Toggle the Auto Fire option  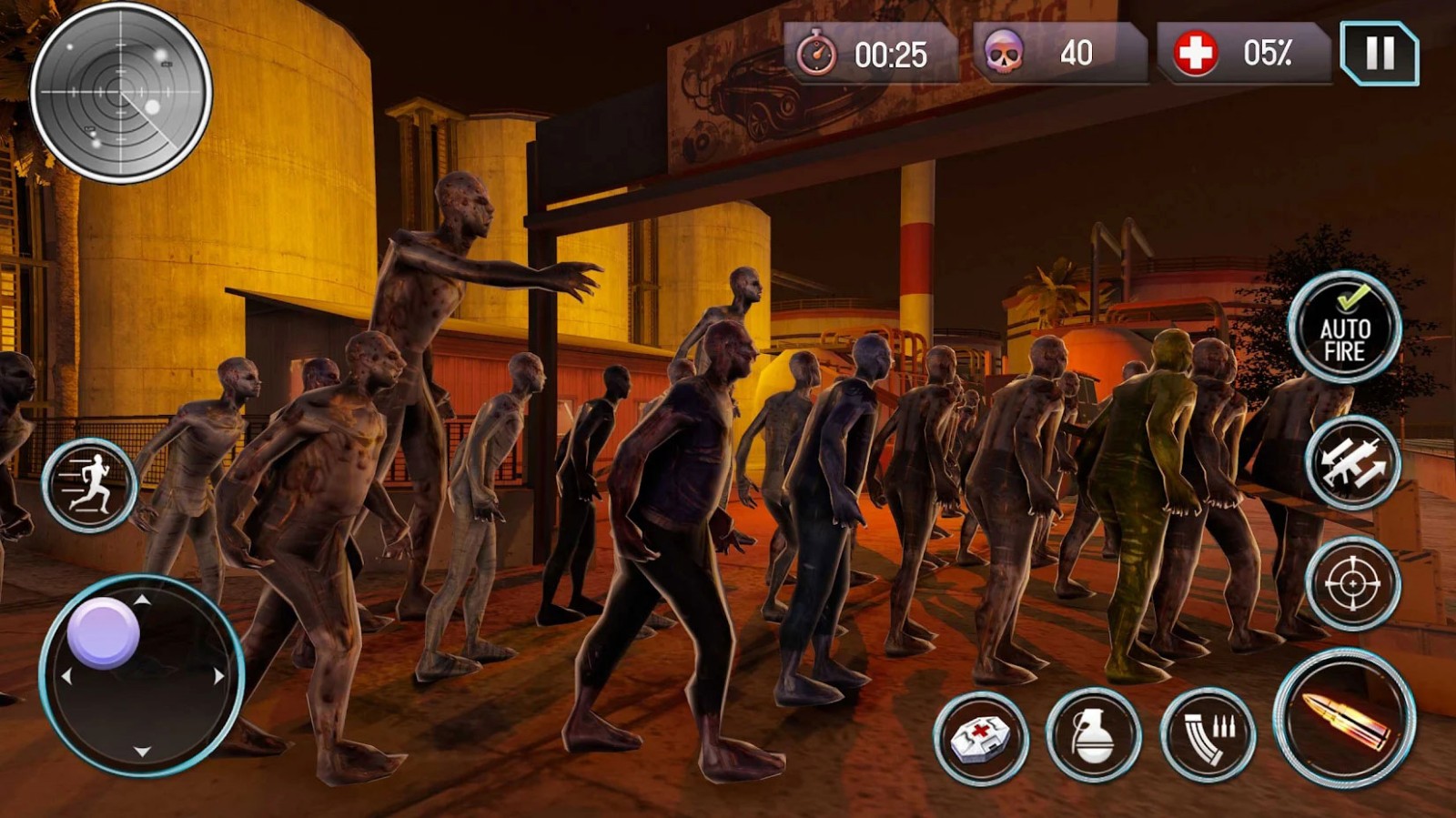1344,328
